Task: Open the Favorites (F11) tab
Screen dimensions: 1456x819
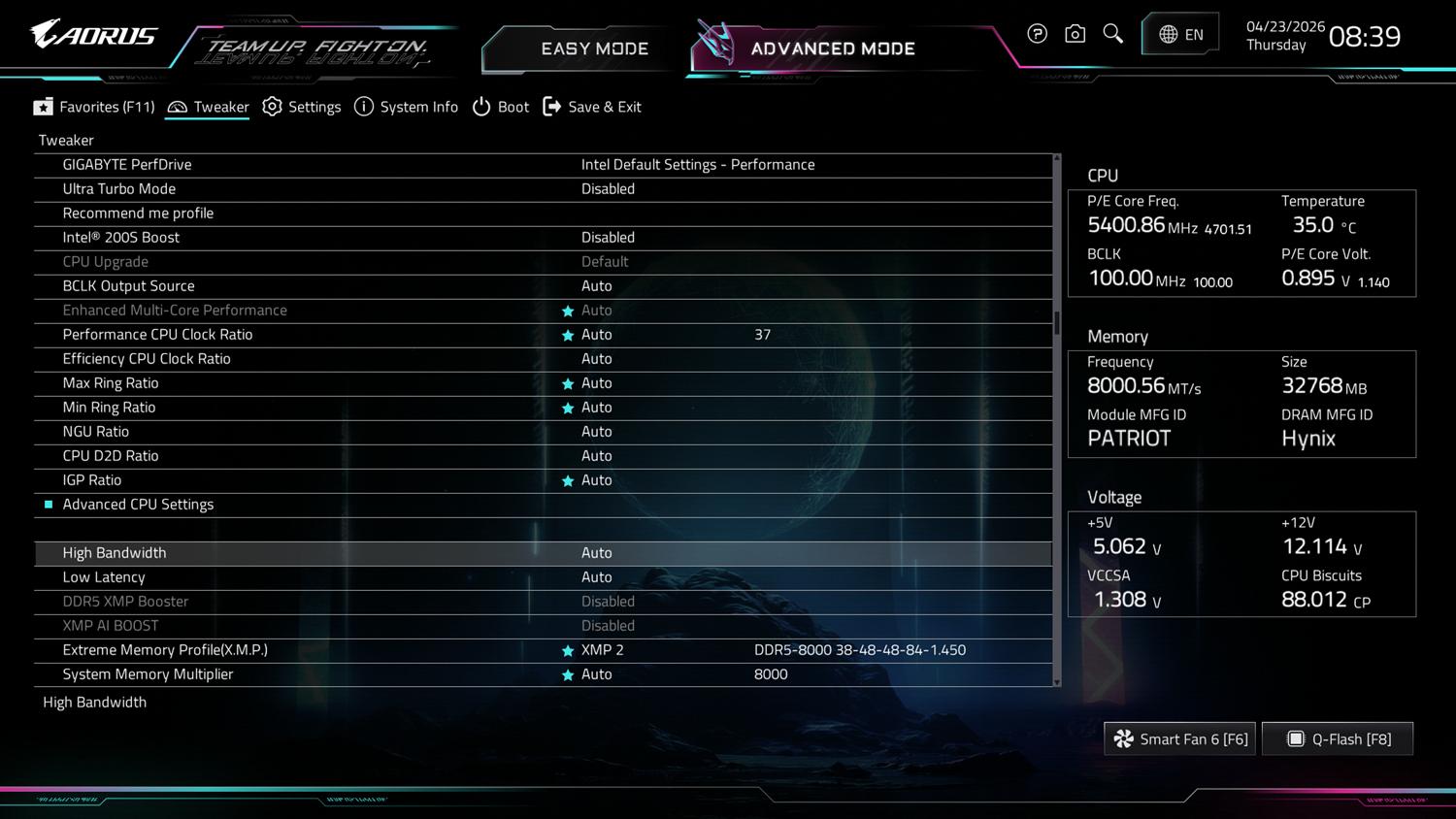Action: click(94, 107)
